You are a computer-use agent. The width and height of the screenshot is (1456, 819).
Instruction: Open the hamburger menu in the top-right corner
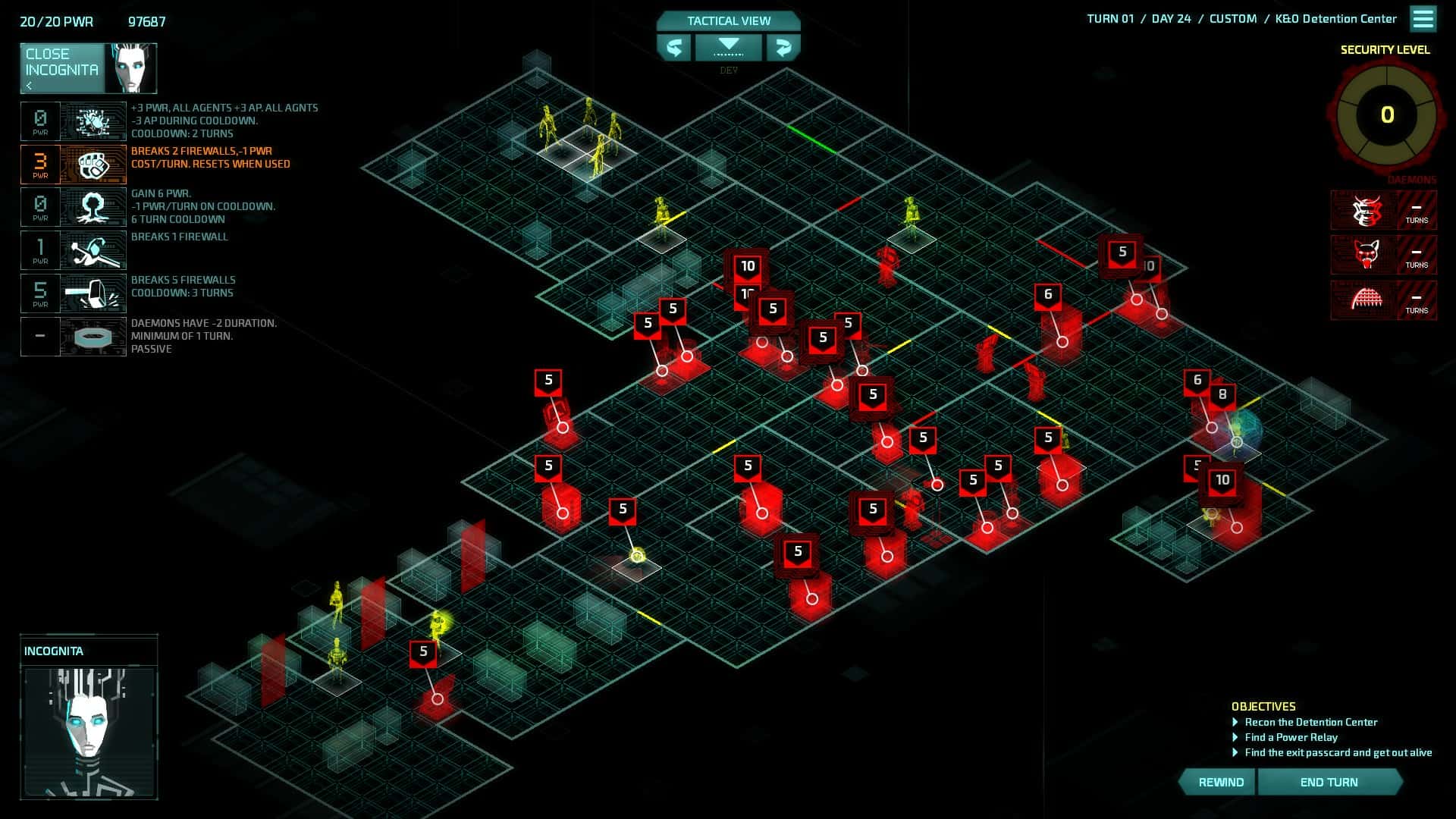[x=1423, y=19]
